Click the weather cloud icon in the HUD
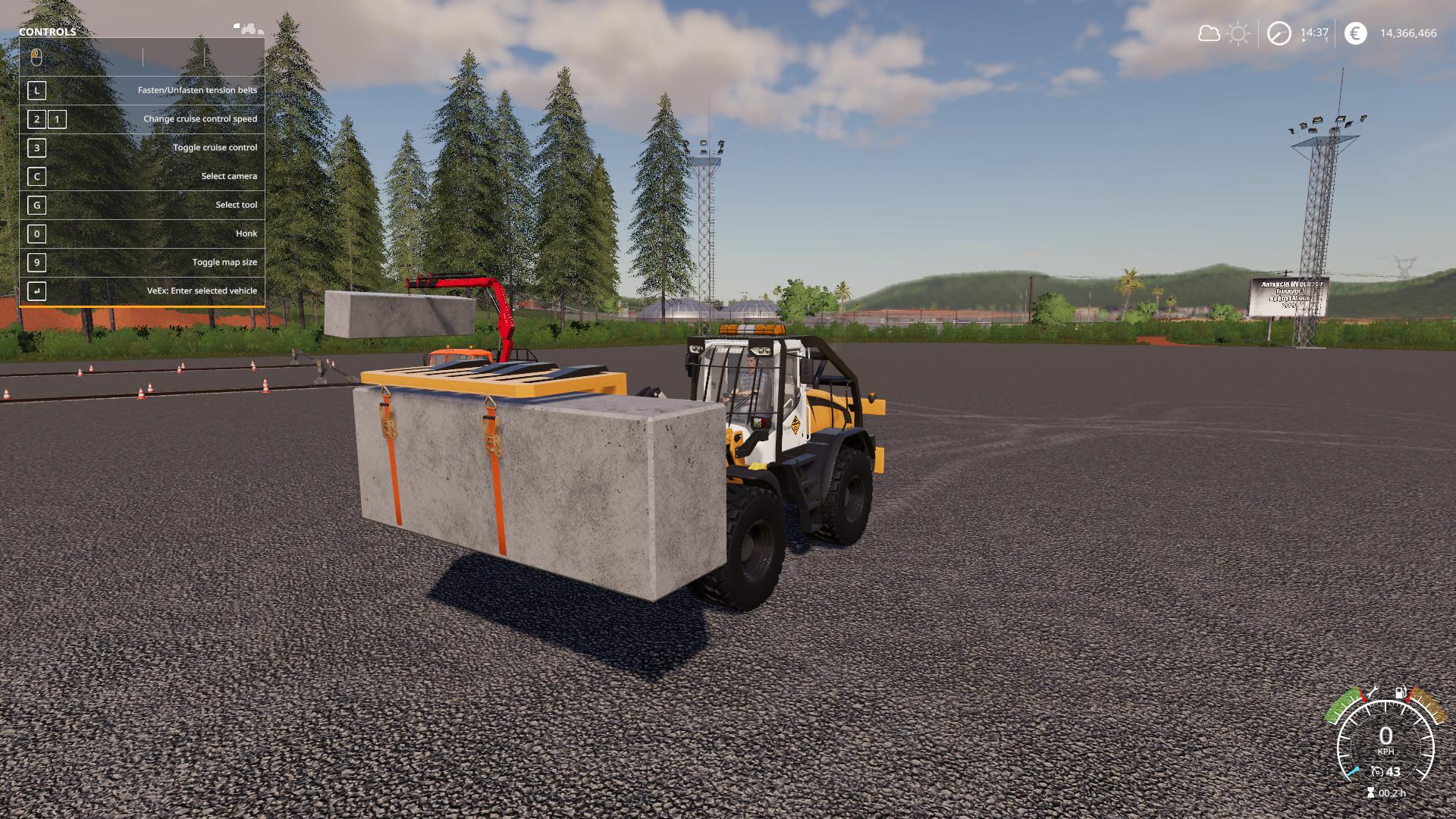Viewport: 1456px width, 819px height. click(x=1207, y=33)
